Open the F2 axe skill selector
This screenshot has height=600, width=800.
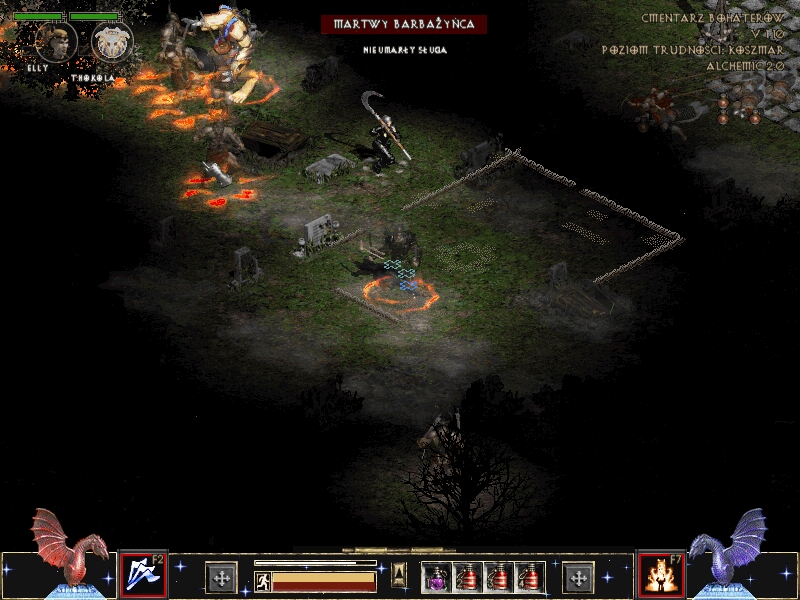point(140,574)
